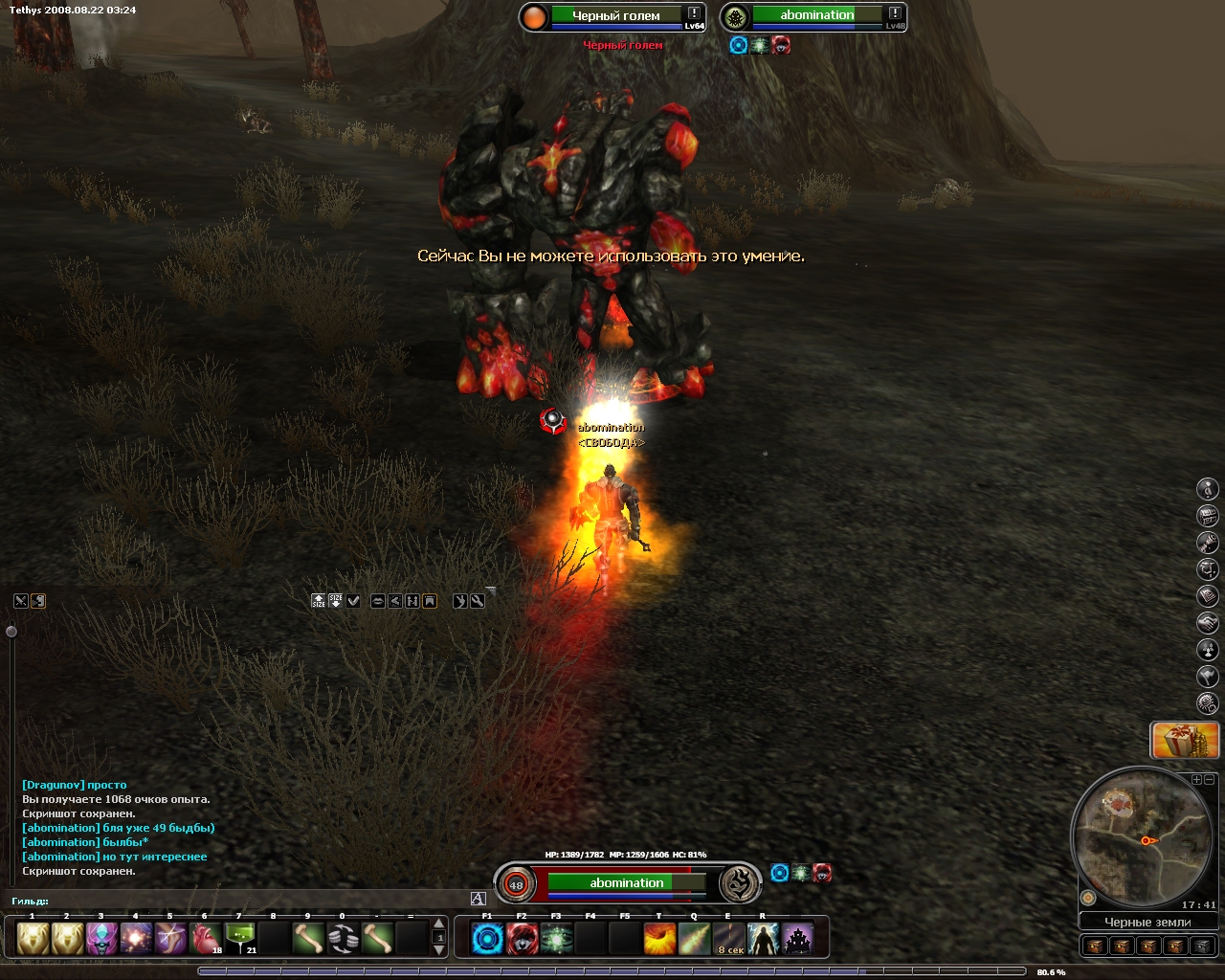Click the abomination player portrait frame
Image resolution: width=1225 pixels, height=980 pixels.
click(x=627, y=882)
